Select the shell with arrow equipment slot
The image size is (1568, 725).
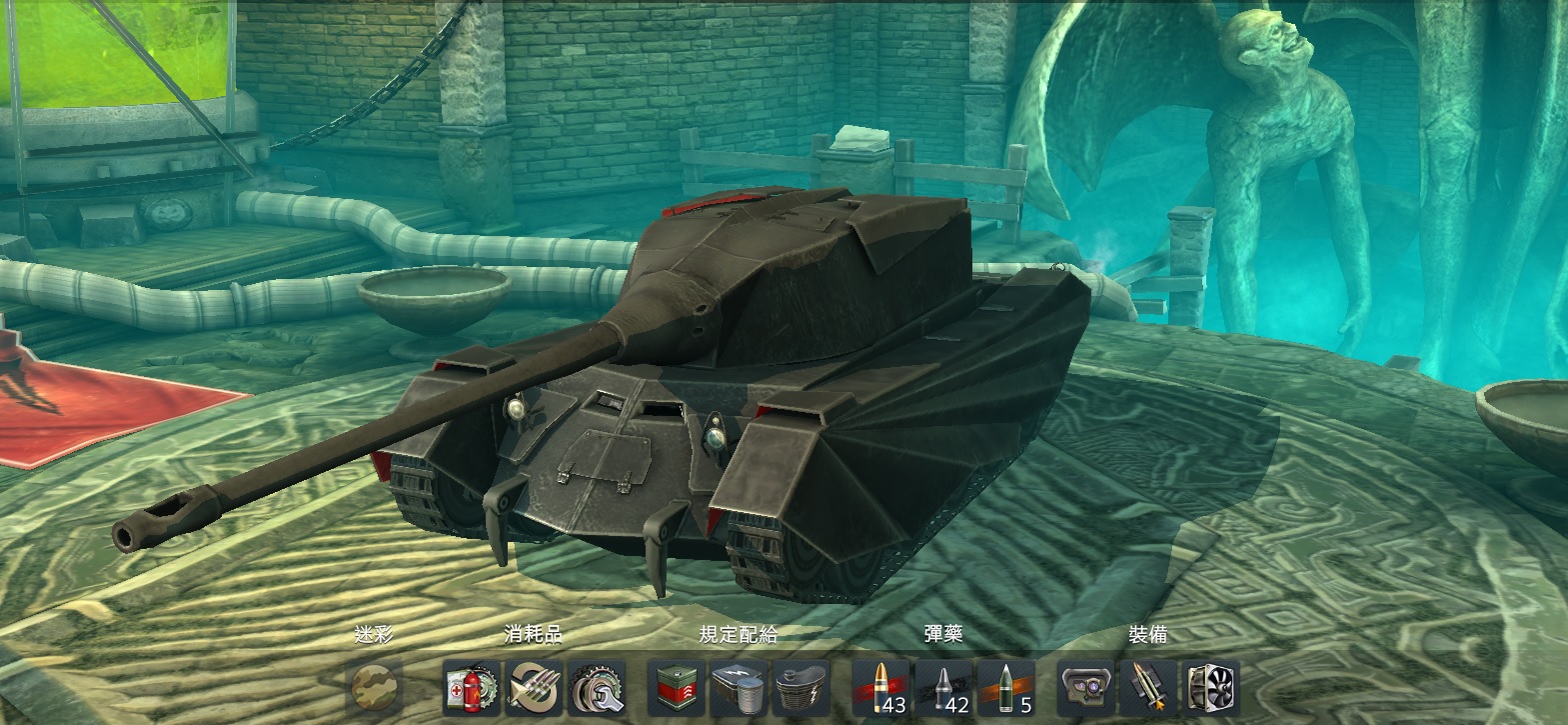point(1149,688)
